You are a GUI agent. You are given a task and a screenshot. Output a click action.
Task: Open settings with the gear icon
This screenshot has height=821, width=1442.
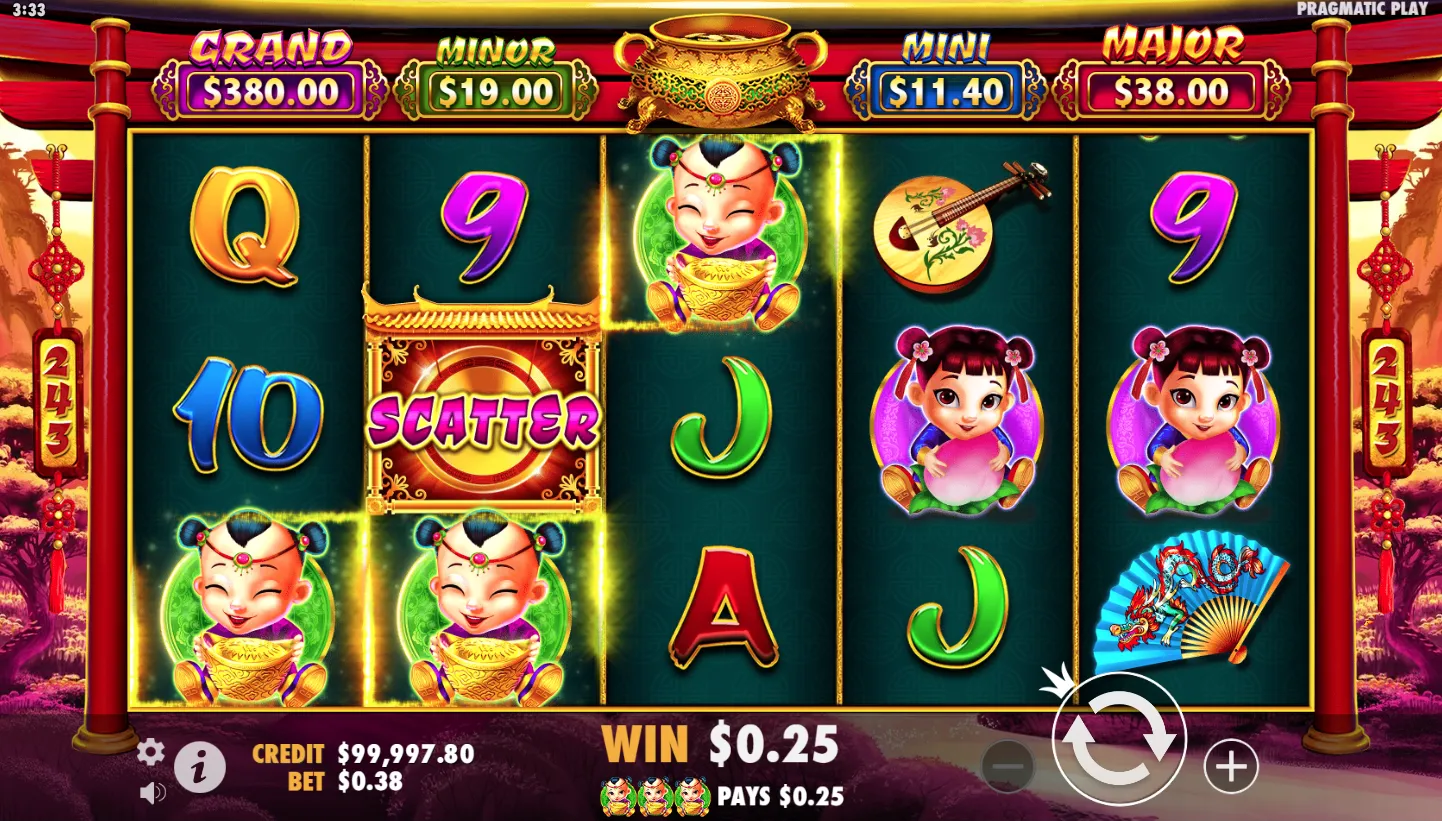[x=151, y=752]
